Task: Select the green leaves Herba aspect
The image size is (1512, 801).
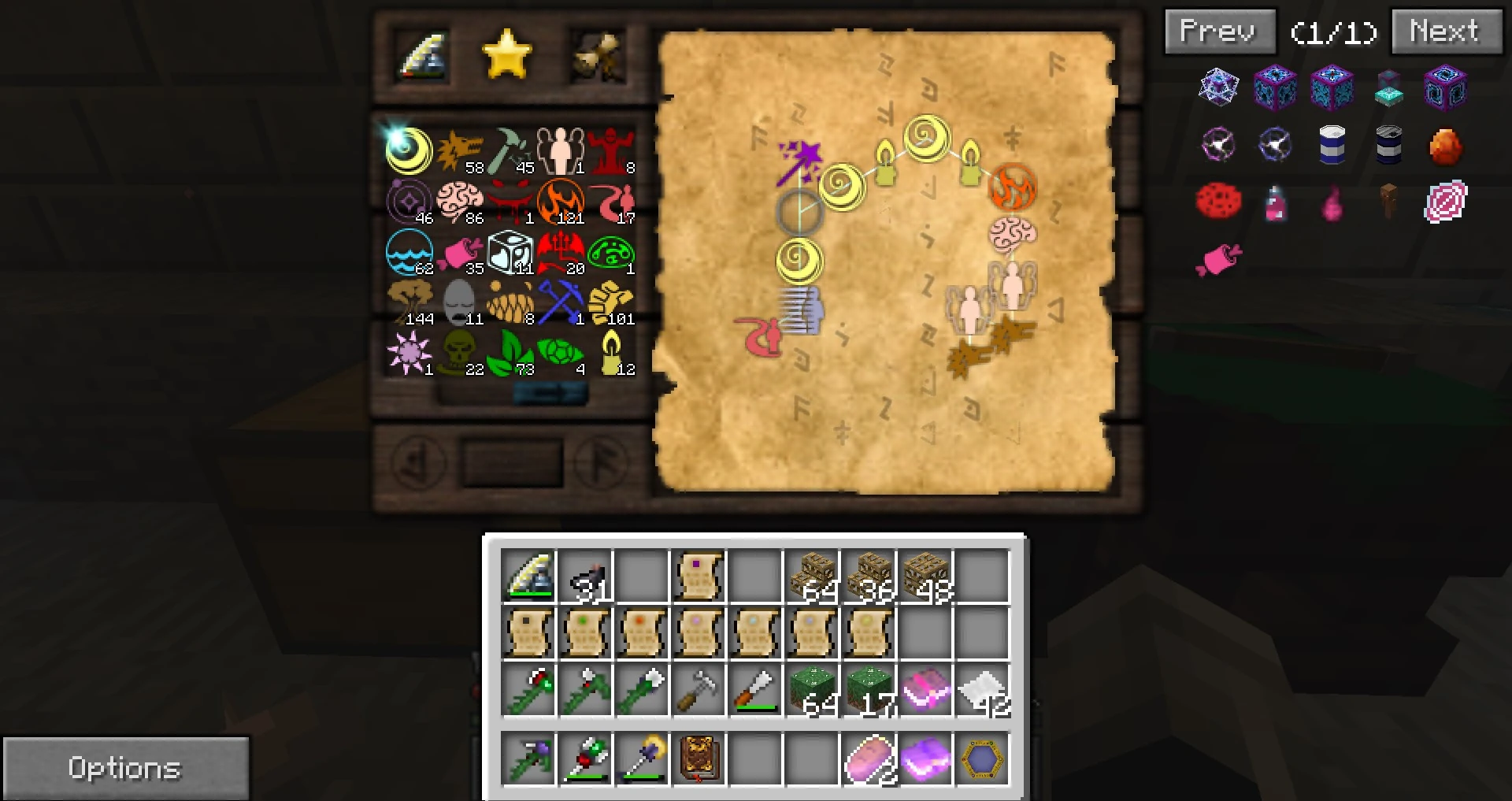Action: (x=510, y=353)
